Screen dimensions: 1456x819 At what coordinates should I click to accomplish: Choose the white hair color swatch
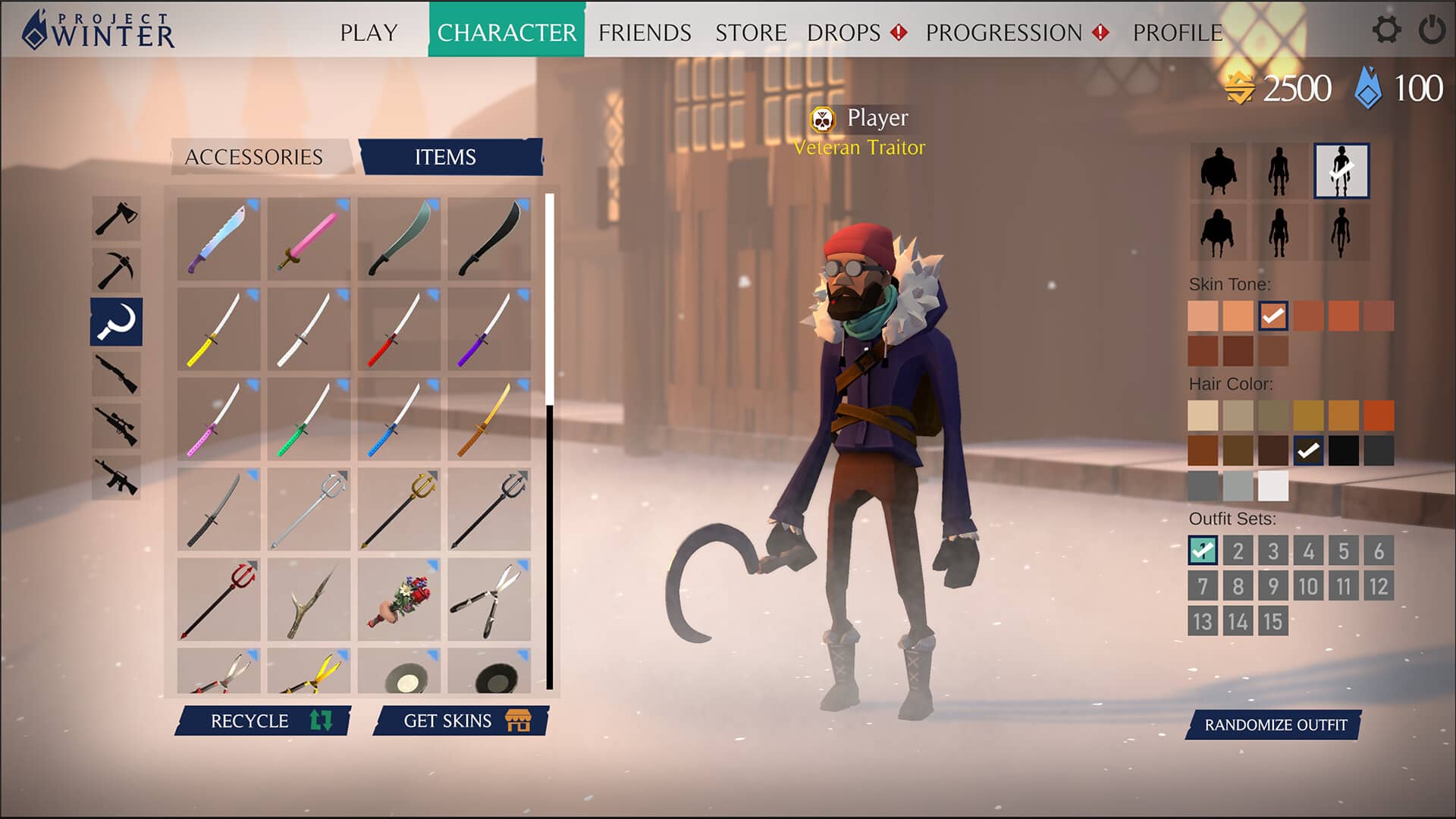(1272, 486)
